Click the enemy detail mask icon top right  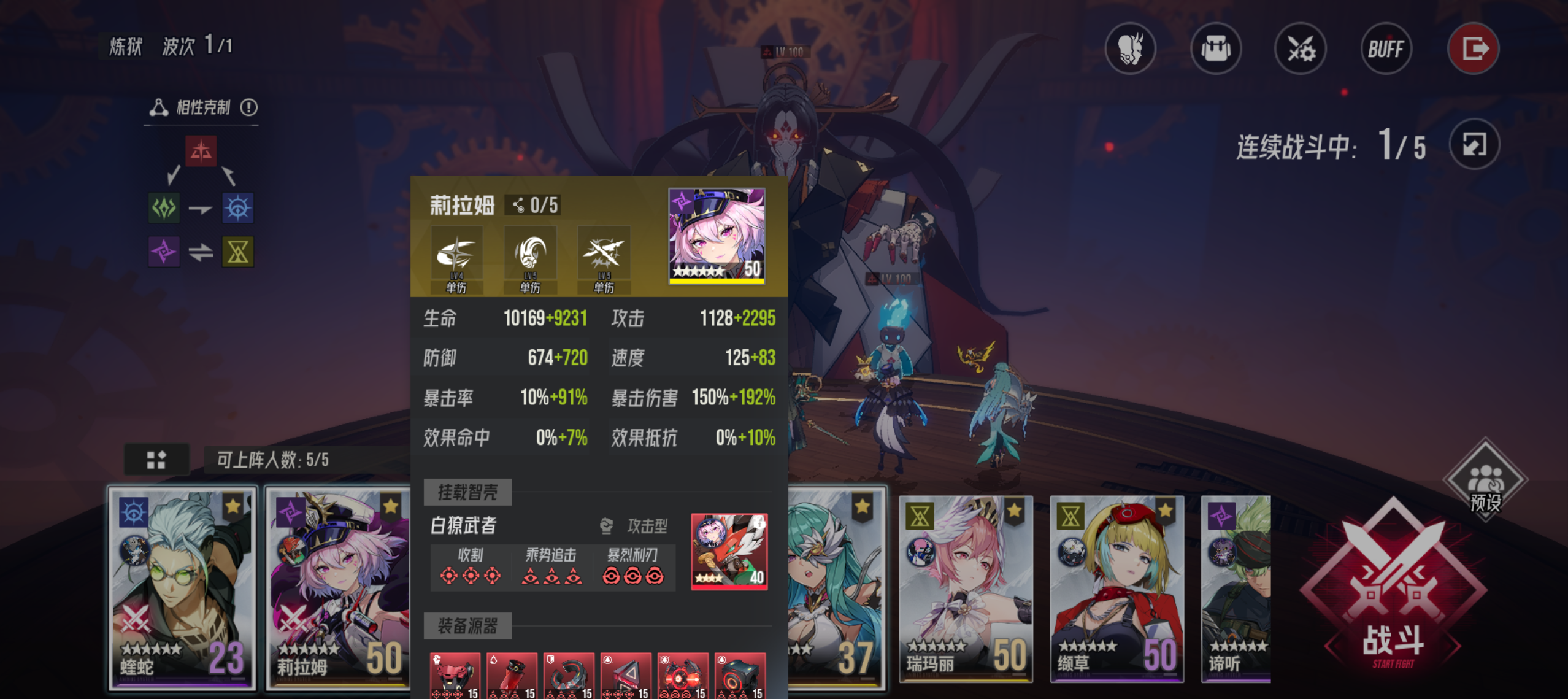[x=1131, y=48]
